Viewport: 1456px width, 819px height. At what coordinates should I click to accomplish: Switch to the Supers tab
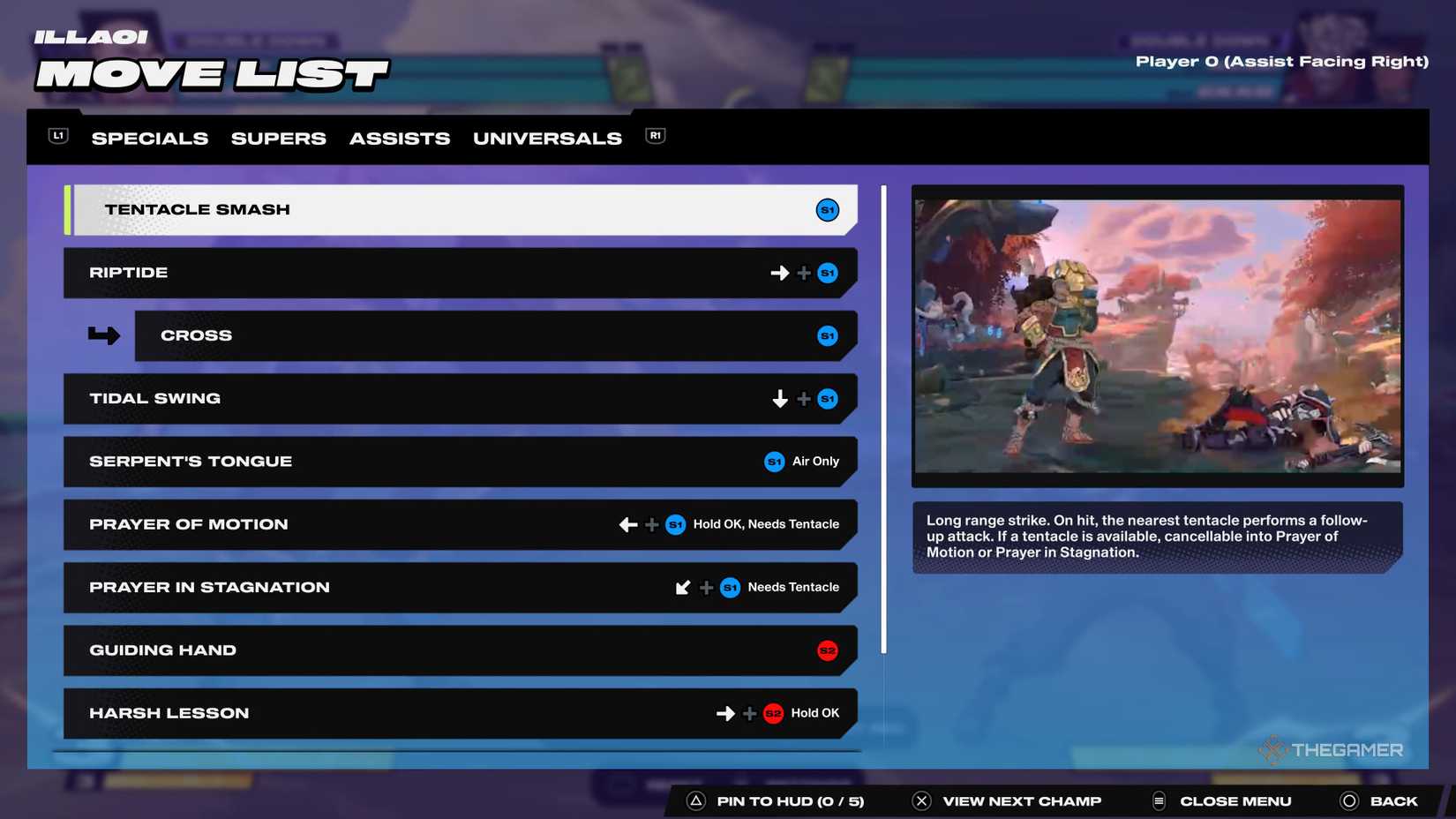pyautogui.click(x=278, y=138)
